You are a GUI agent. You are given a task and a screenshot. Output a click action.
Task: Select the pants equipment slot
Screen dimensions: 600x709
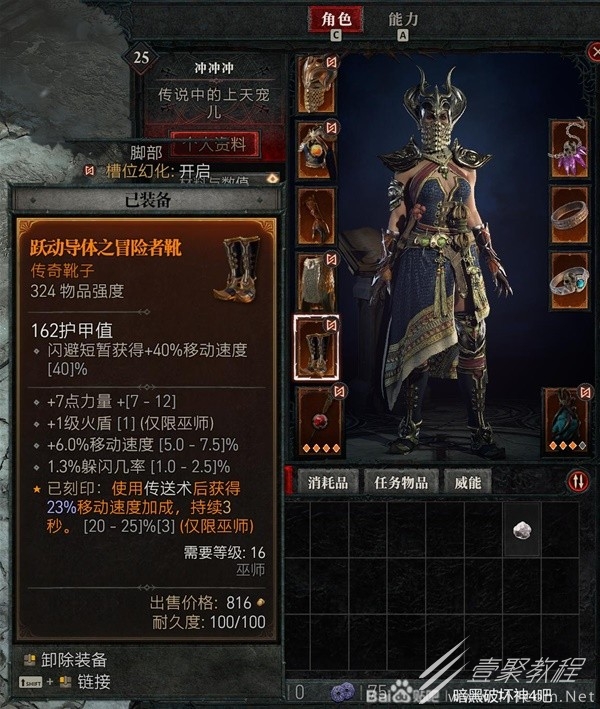pos(317,280)
